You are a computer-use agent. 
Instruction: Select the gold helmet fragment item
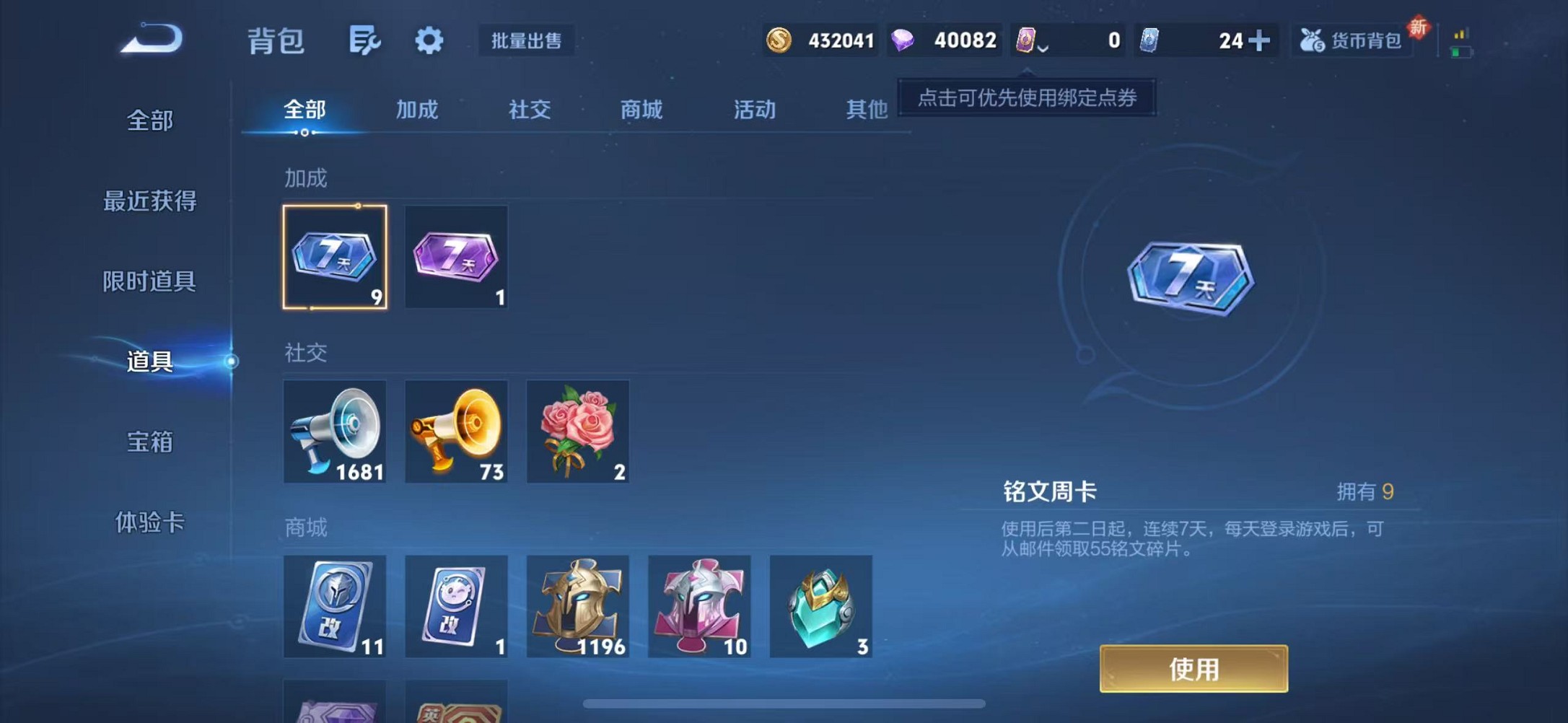tap(577, 606)
